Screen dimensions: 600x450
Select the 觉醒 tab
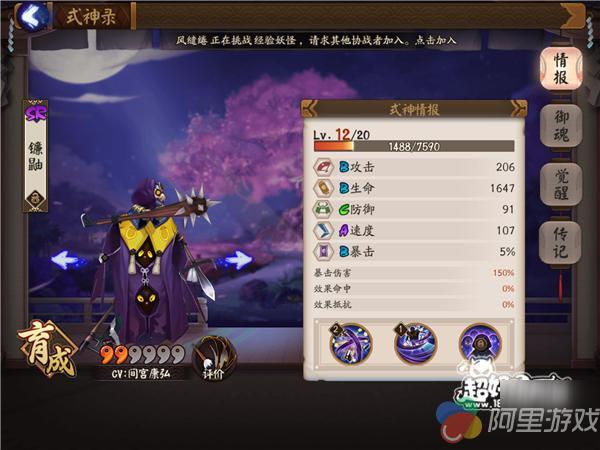(x=561, y=185)
